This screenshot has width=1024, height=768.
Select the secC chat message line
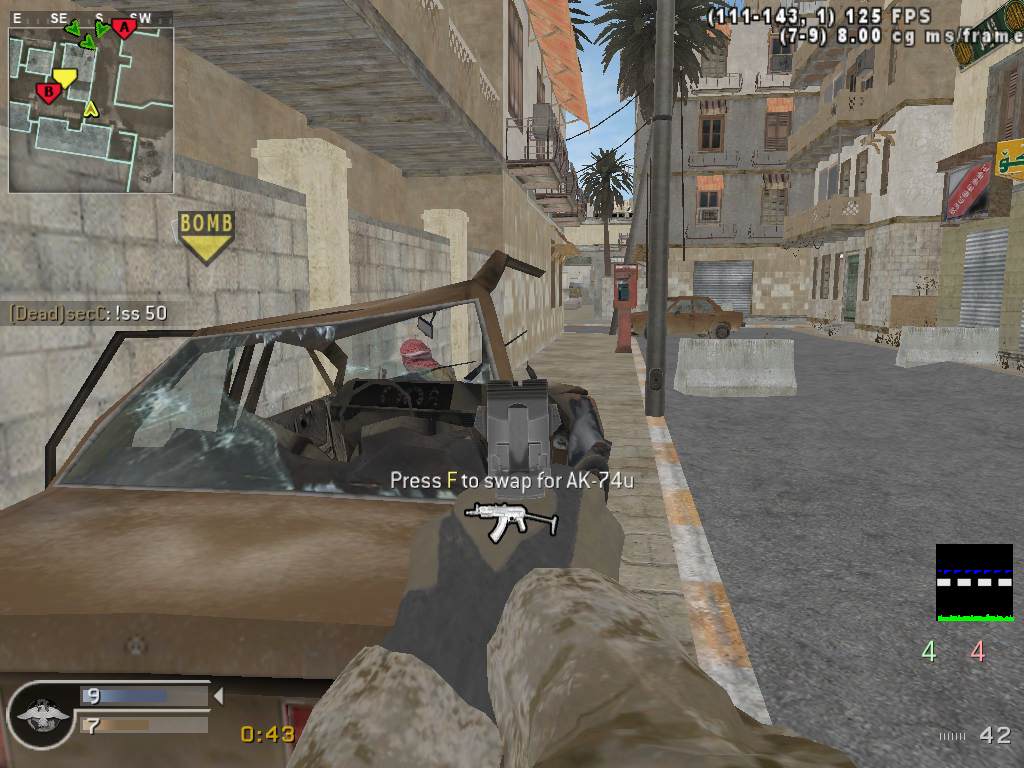[88, 313]
